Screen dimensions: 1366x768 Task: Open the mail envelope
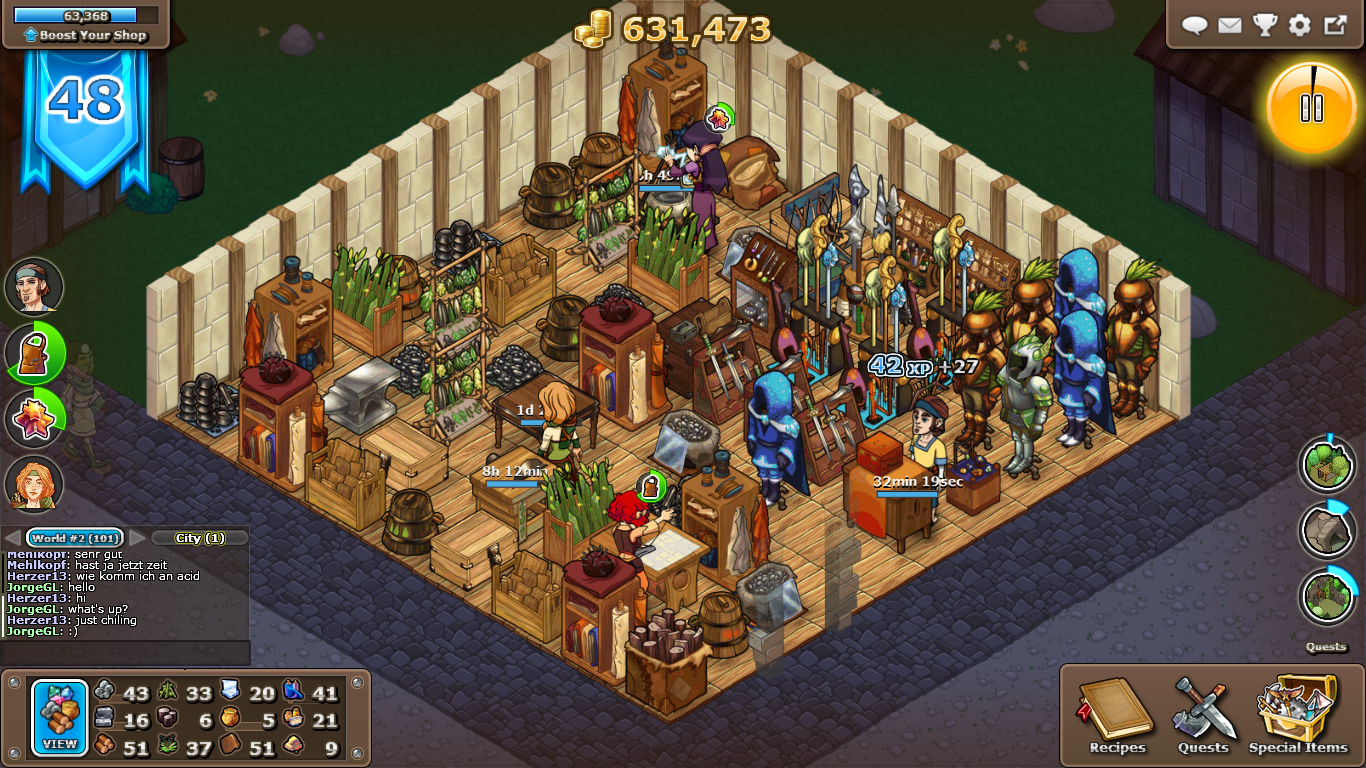[x=1229, y=25]
